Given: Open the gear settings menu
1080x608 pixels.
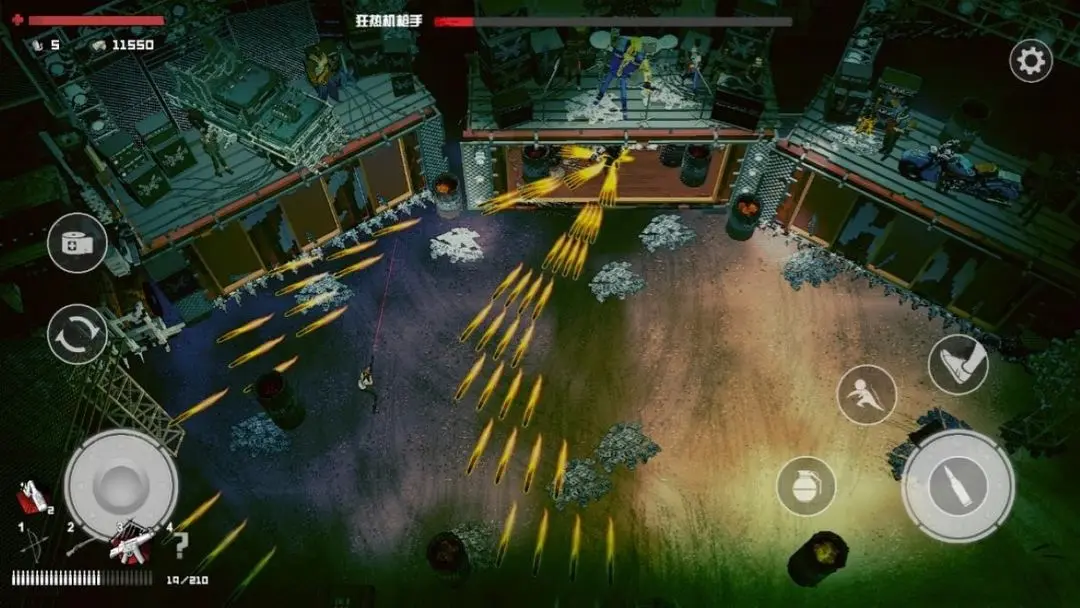Looking at the screenshot, I should [x=1030, y=61].
